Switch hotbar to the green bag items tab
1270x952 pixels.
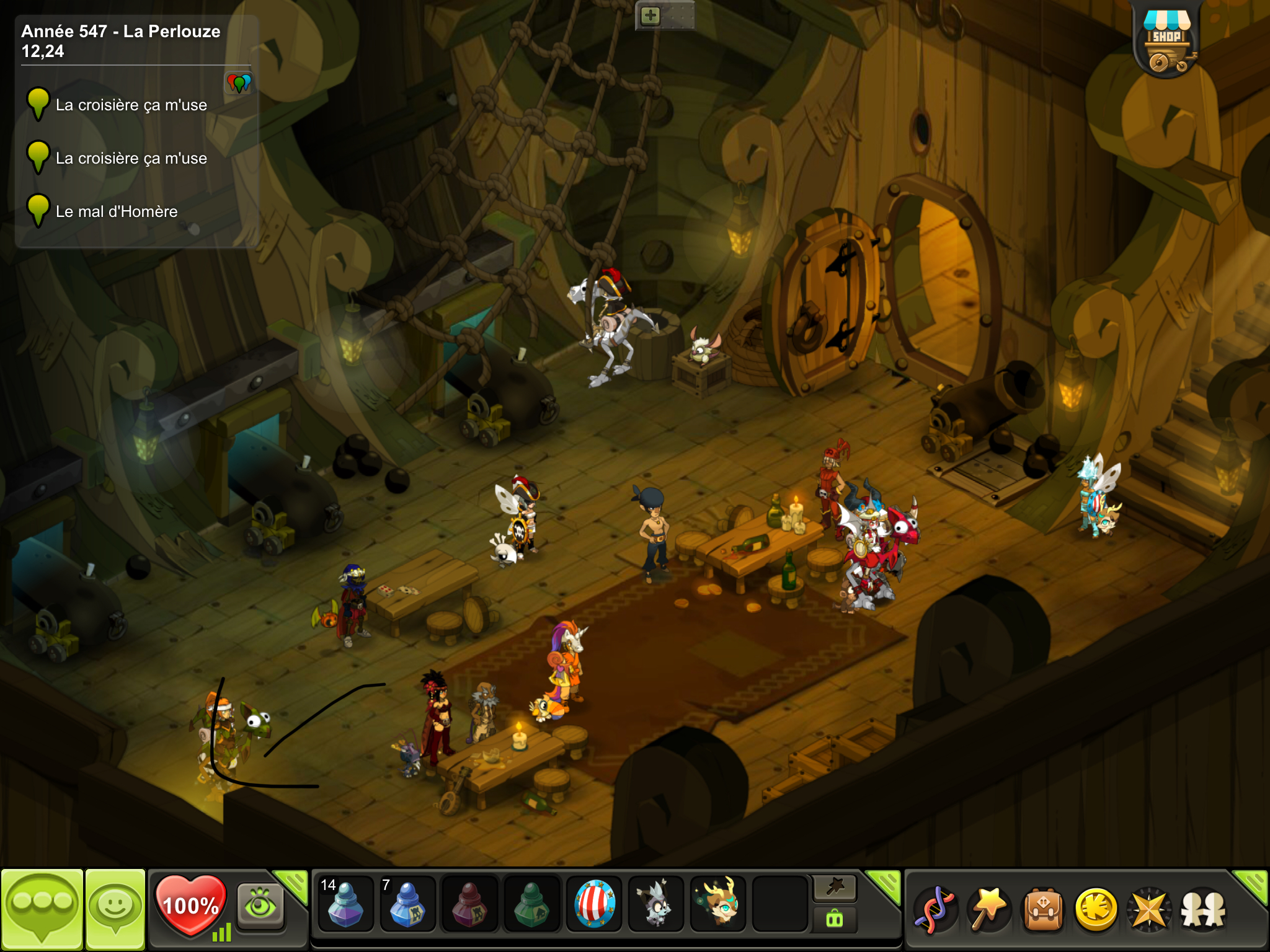coord(835,919)
